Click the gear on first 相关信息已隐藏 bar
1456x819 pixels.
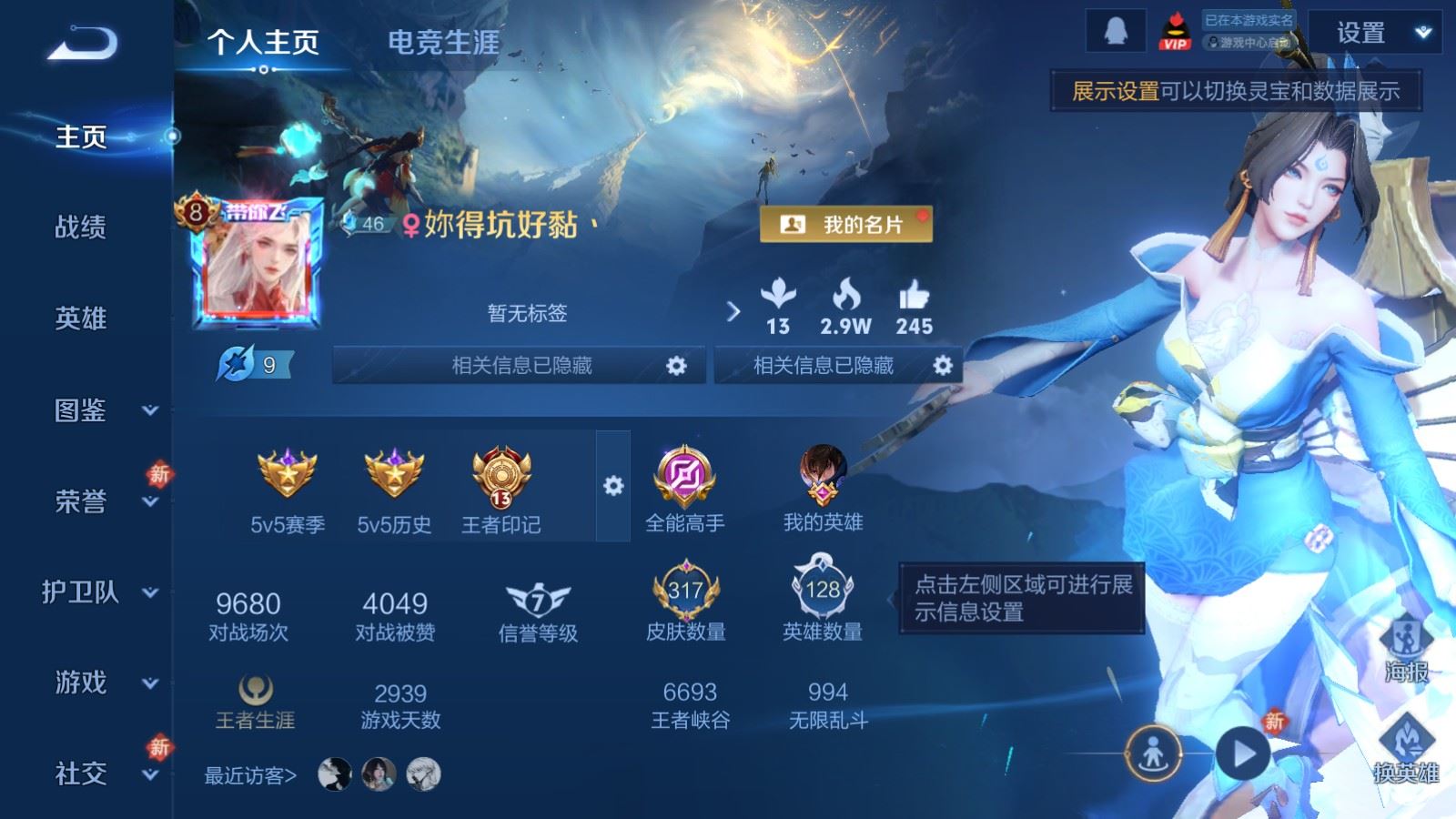pos(674,367)
